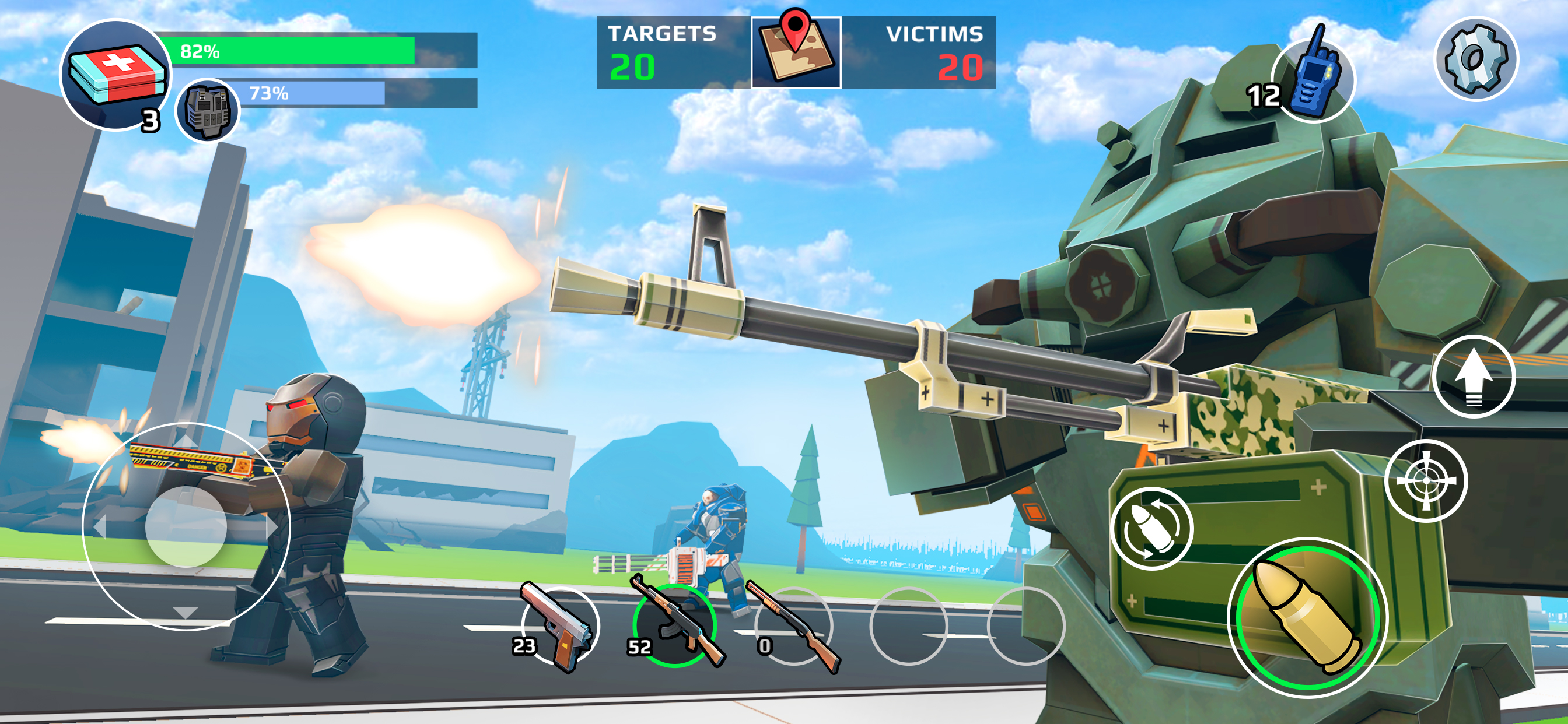Open the map with the location pin
Image resolution: width=1568 pixels, height=724 pixels.
(796, 52)
